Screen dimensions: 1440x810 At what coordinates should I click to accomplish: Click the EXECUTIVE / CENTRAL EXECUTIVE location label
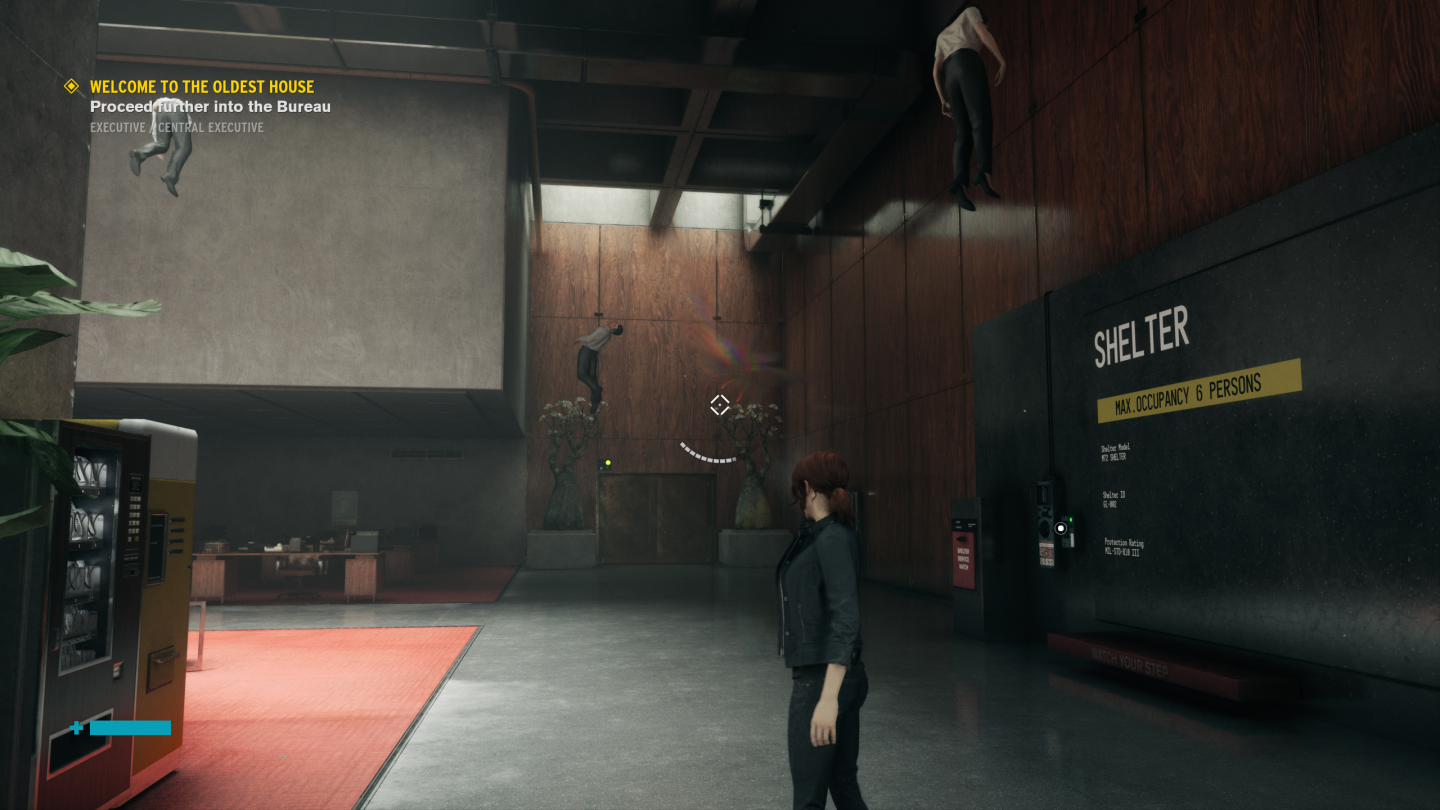click(x=175, y=127)
